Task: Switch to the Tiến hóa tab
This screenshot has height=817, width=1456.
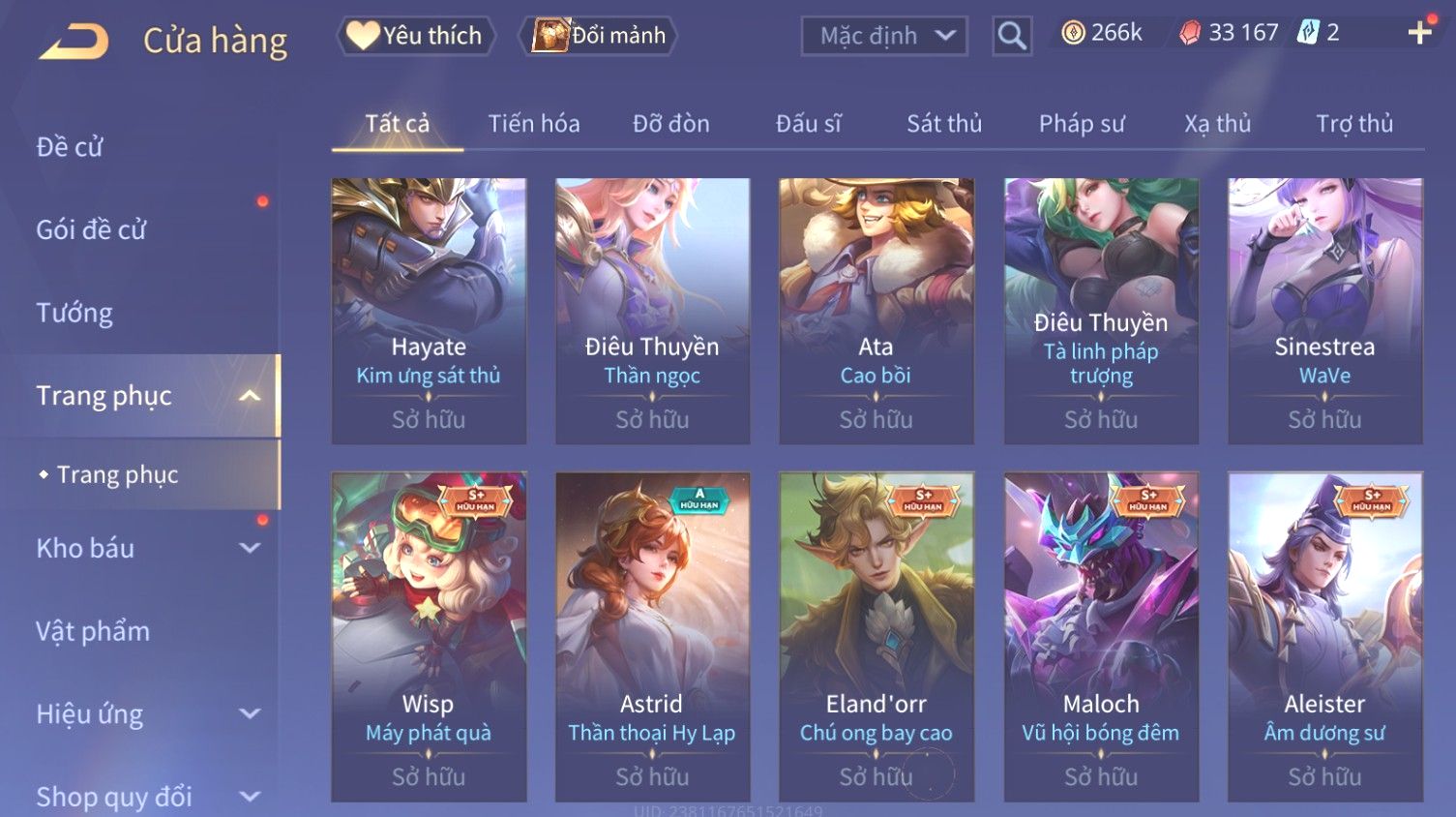Action: point(534,124)
